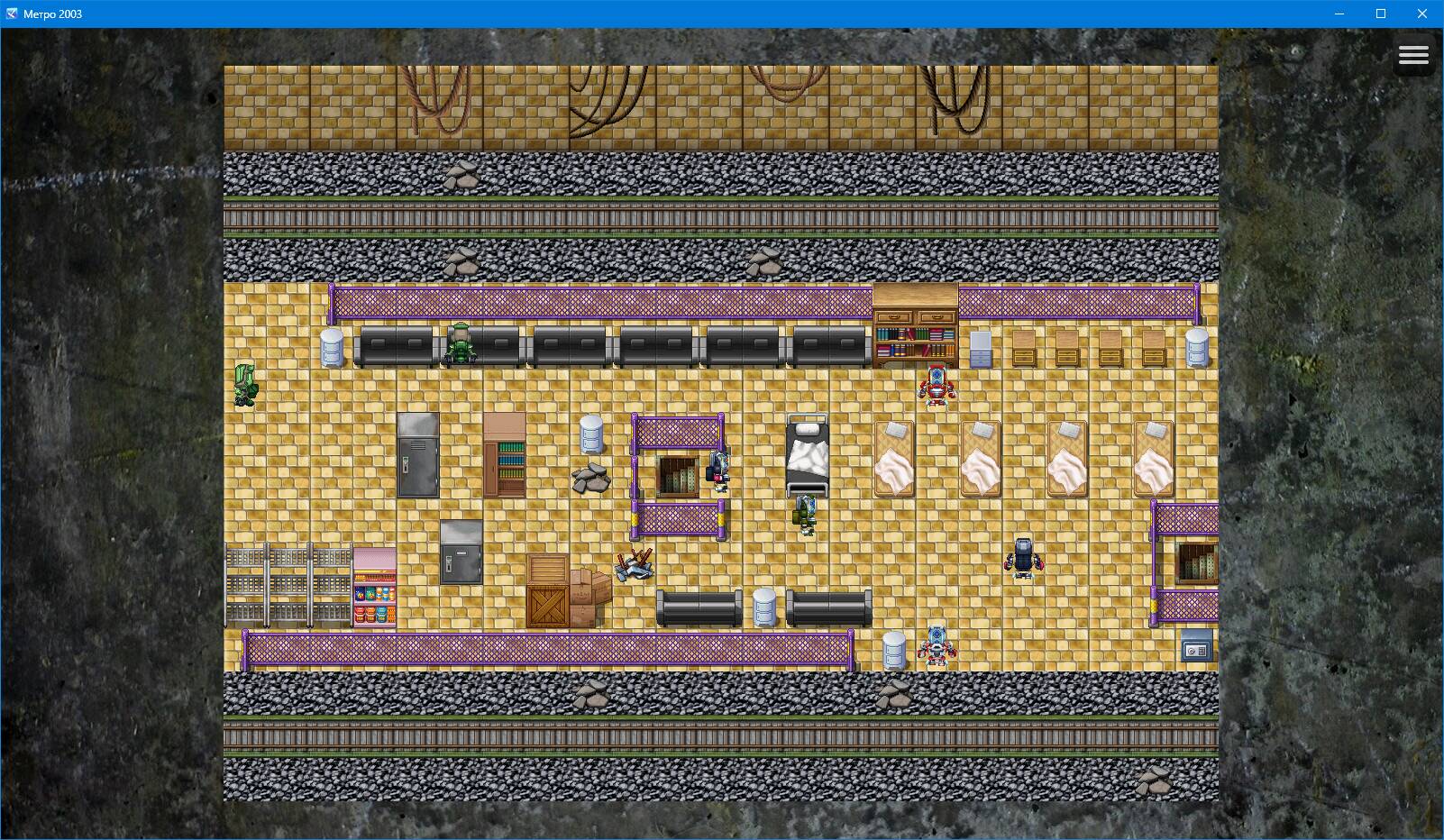Click the hospital bed with white sheets

[x=807, y=451]
